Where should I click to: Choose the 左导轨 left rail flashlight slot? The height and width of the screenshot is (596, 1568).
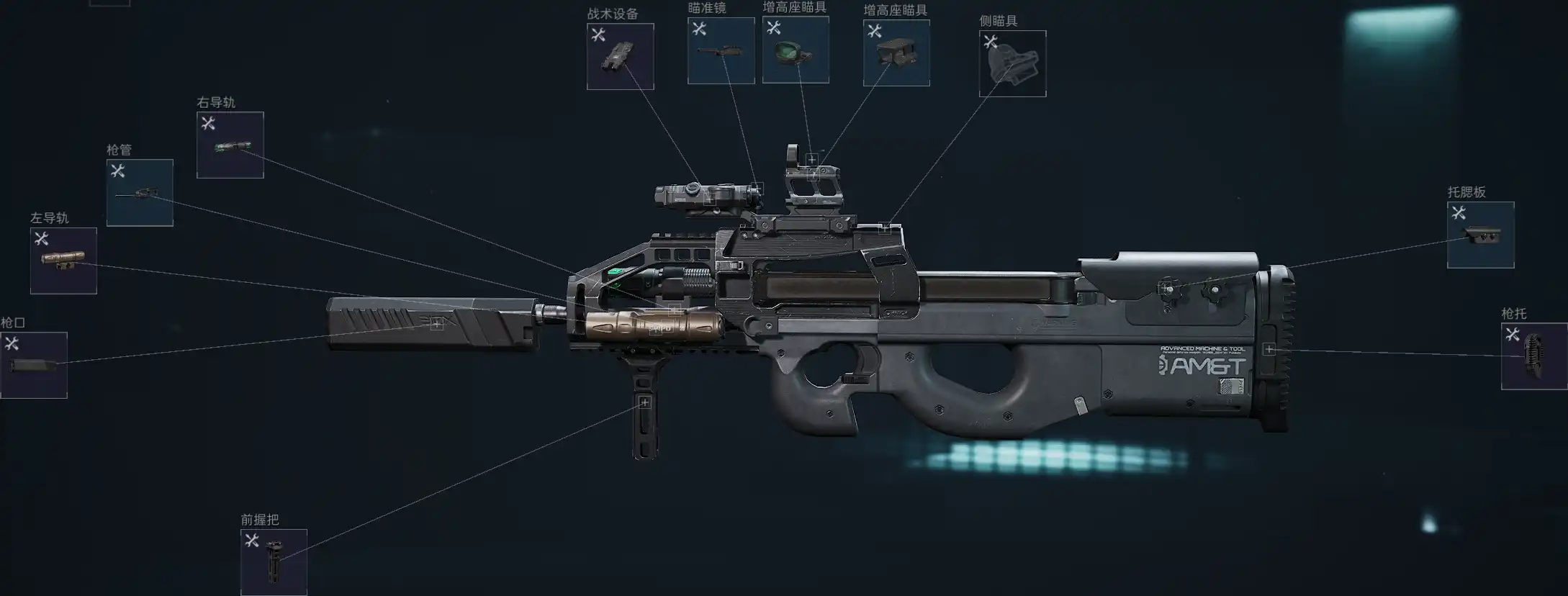pos(63,261)
